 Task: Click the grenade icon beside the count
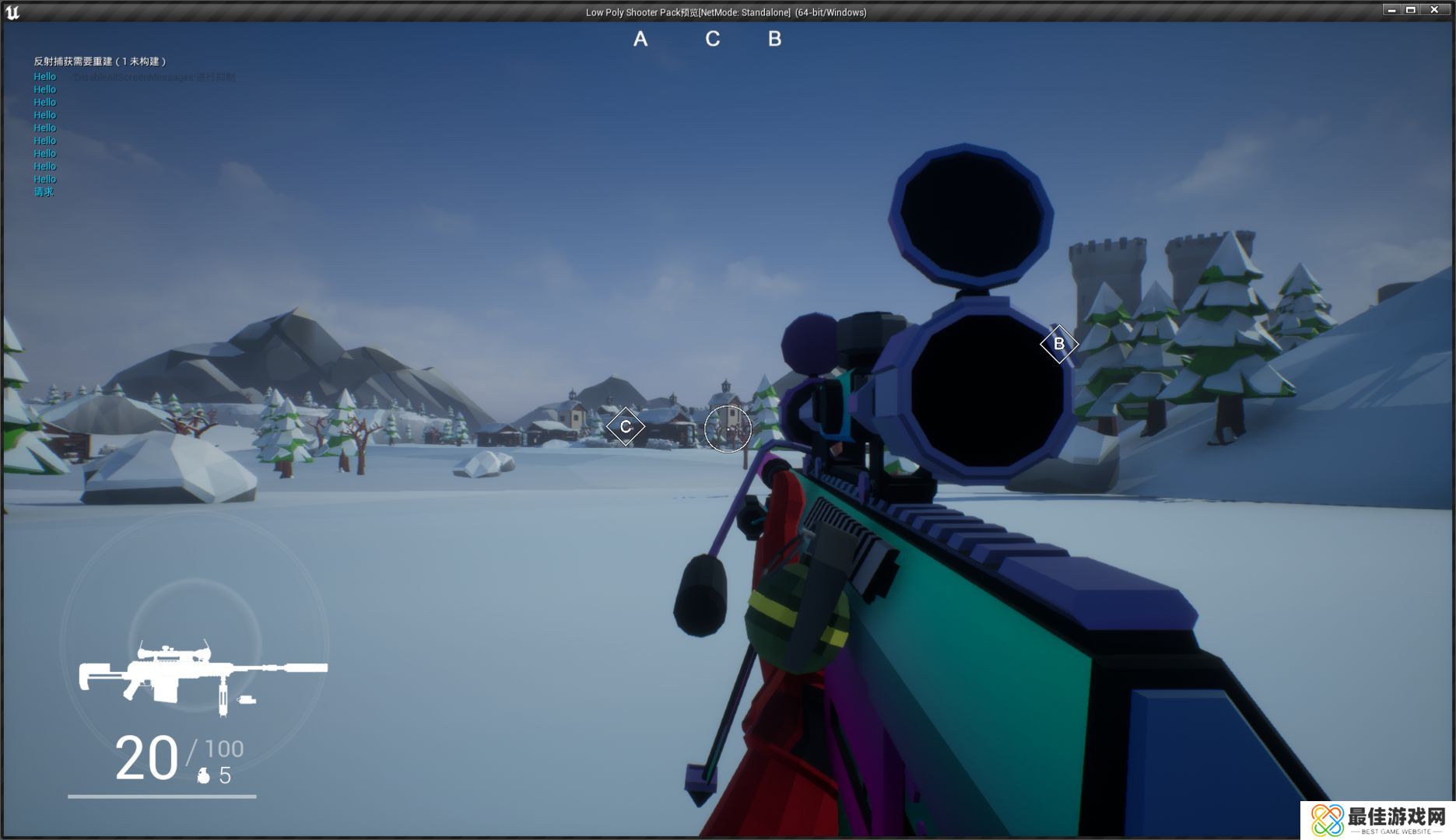point(204,775)
